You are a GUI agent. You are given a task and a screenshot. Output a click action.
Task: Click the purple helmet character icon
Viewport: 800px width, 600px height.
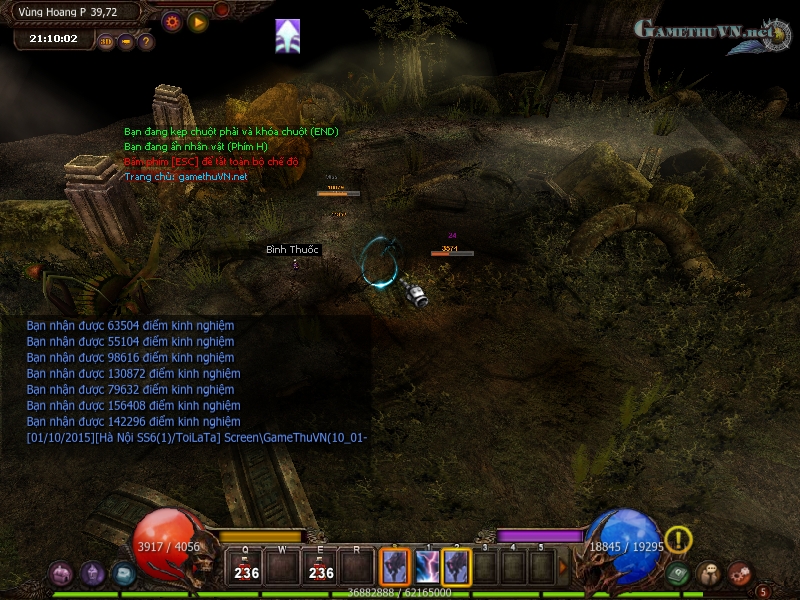pos(93,573)
